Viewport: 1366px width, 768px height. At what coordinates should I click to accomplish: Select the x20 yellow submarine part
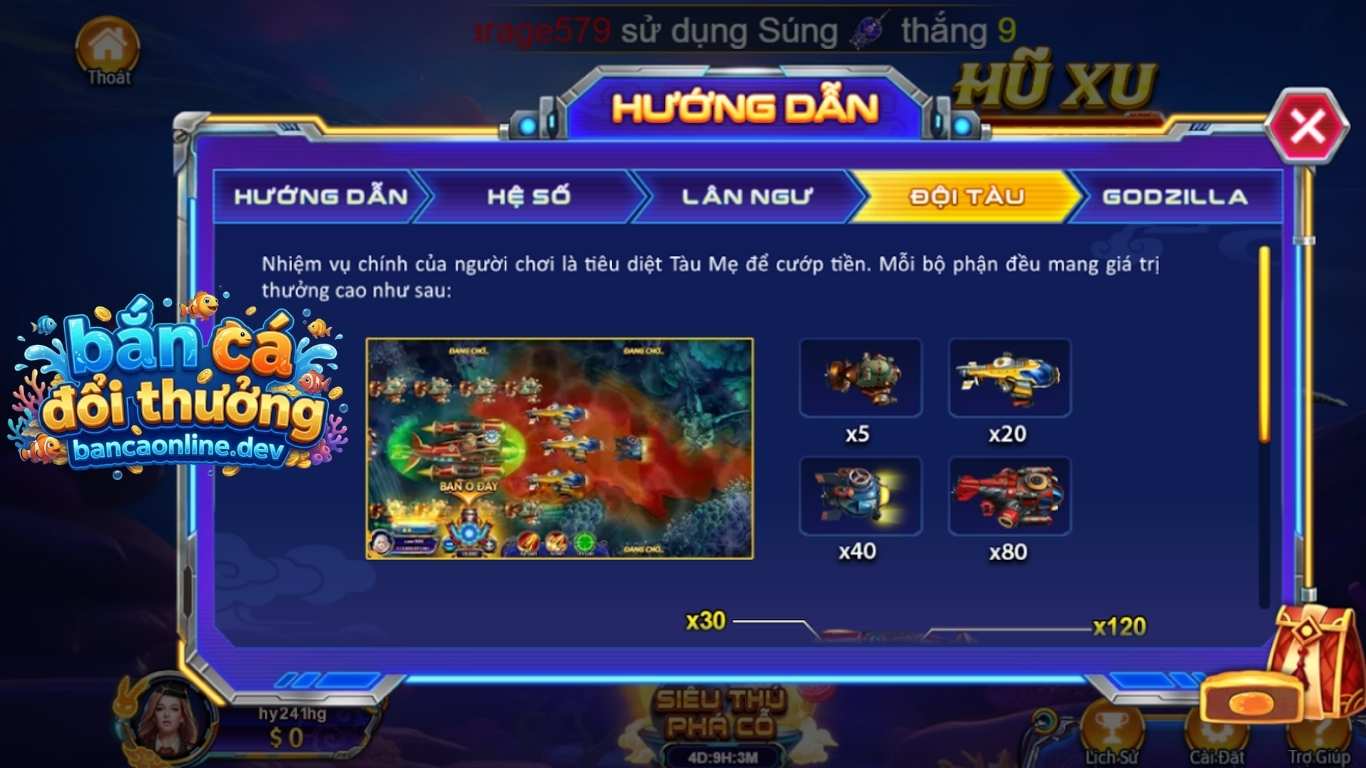(x=1009, y=379)
